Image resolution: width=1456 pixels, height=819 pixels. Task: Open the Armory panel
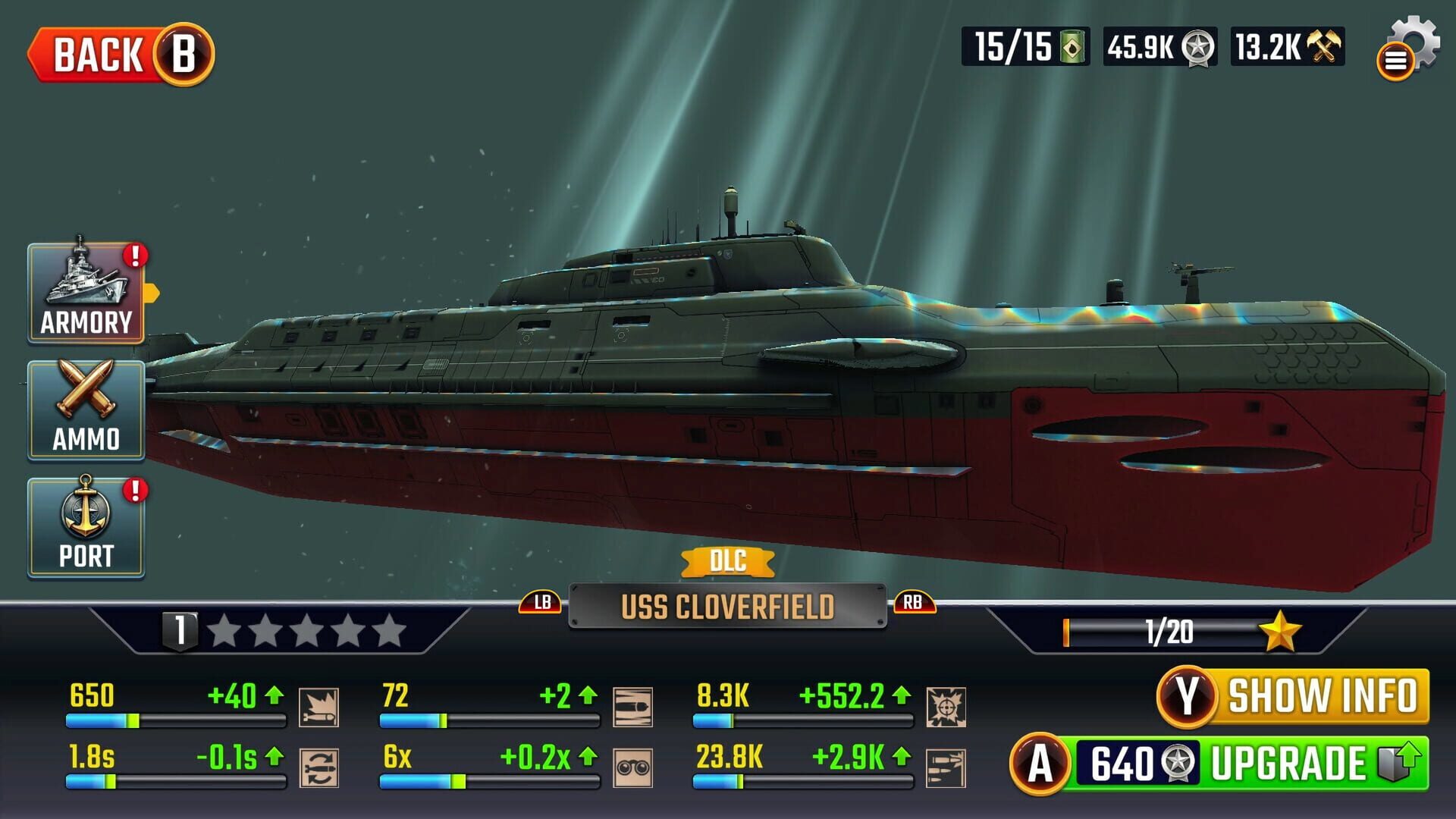click(x=86, y=292)
